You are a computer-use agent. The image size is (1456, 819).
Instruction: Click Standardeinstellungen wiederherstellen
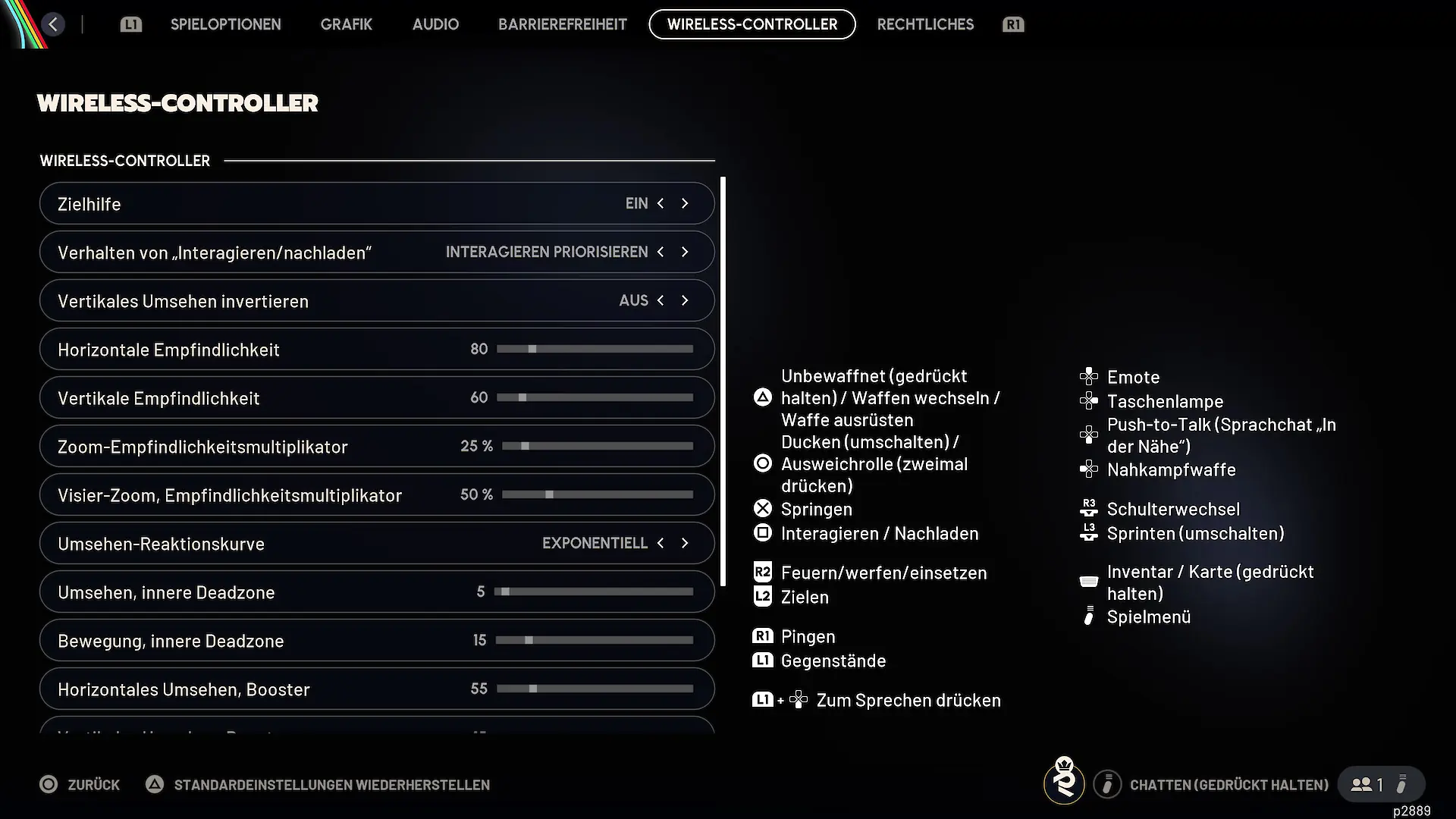tap(331, 785)
